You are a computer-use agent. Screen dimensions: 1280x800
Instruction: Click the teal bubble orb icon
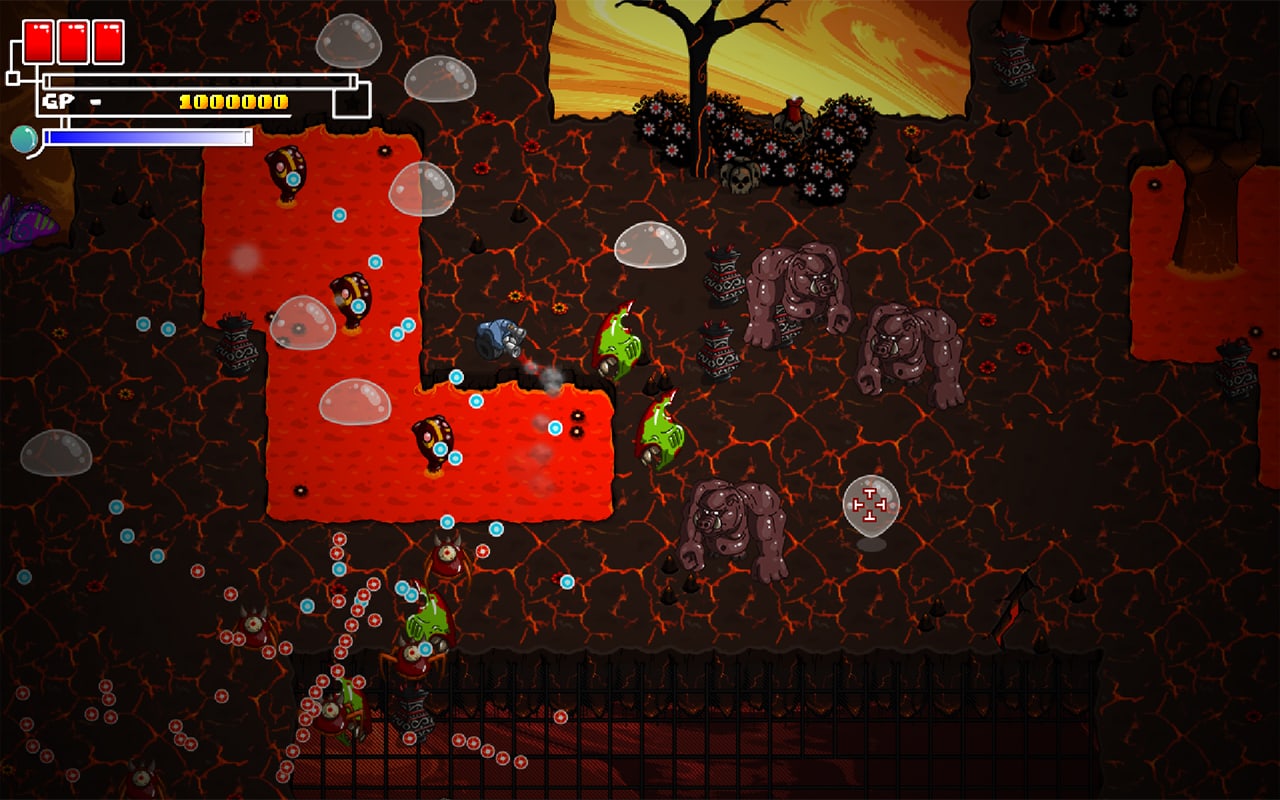(23, 138)
